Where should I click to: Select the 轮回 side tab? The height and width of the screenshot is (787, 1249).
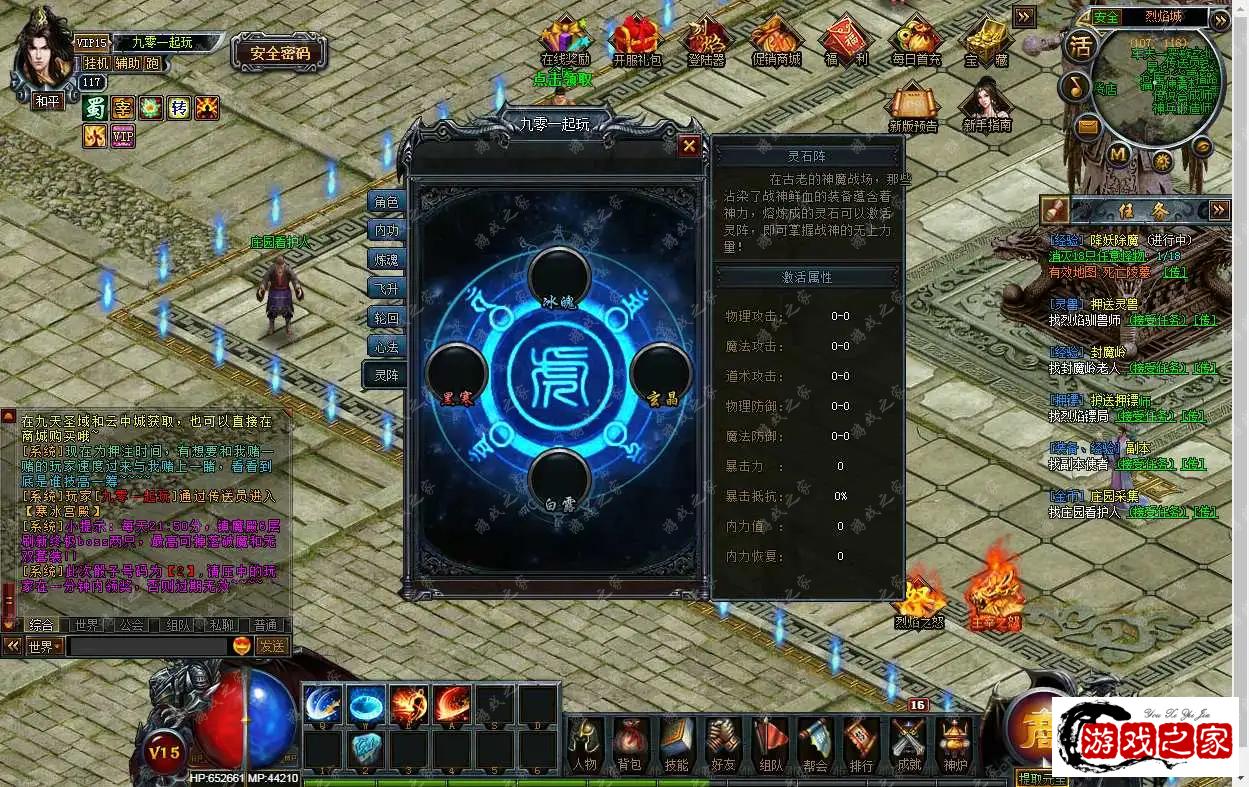point(386,318)
